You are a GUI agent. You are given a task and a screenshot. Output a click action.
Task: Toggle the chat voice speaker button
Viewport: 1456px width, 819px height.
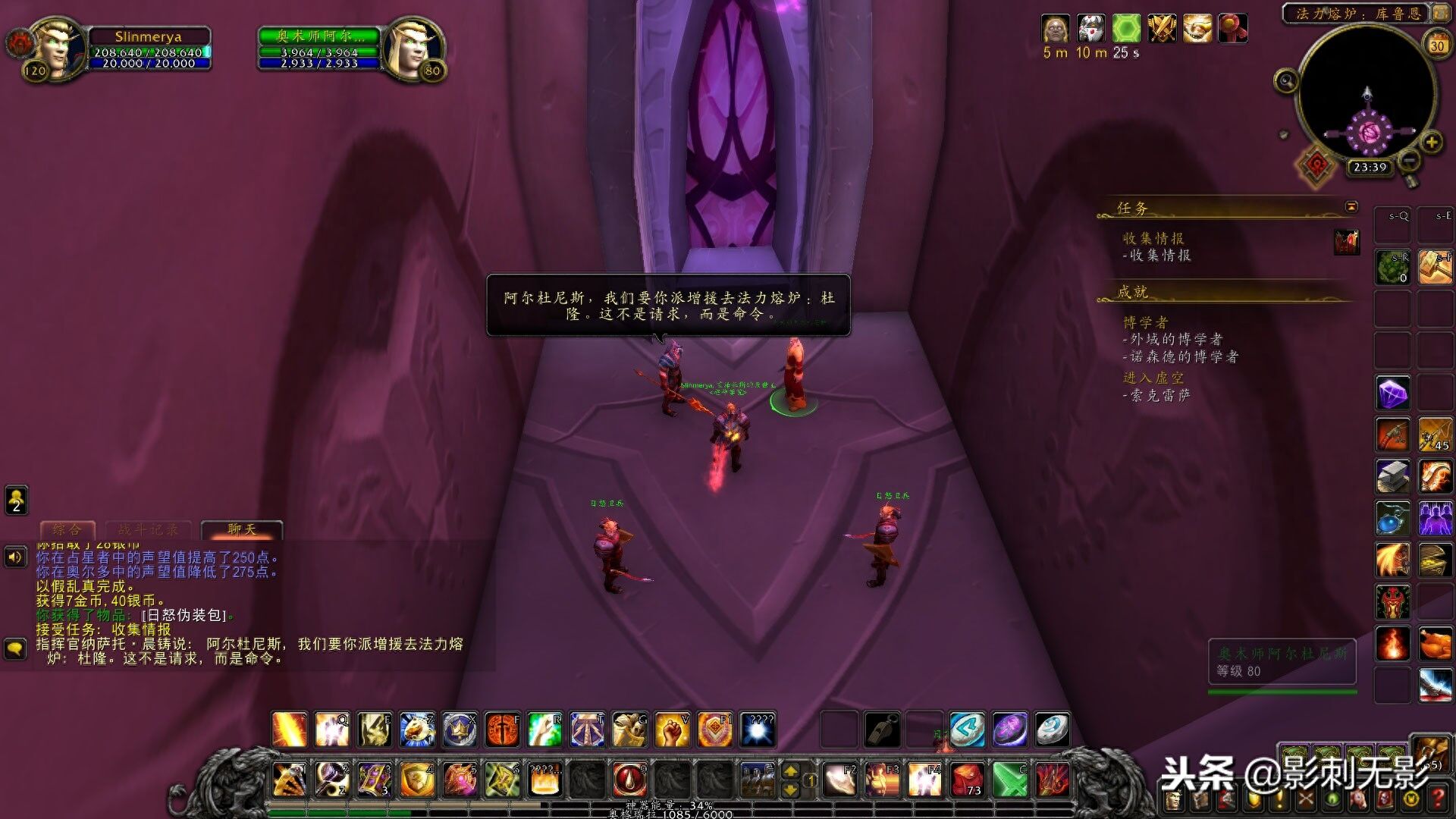(x=15, y=558)
